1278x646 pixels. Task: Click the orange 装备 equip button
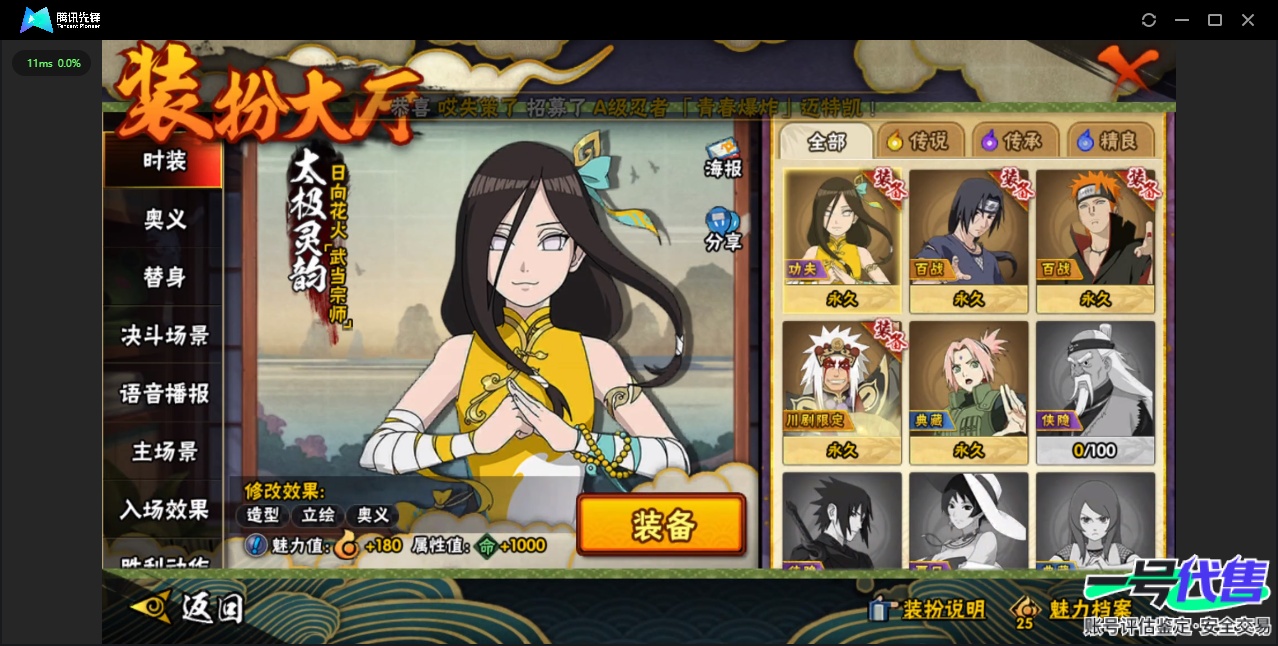[661, 525]
